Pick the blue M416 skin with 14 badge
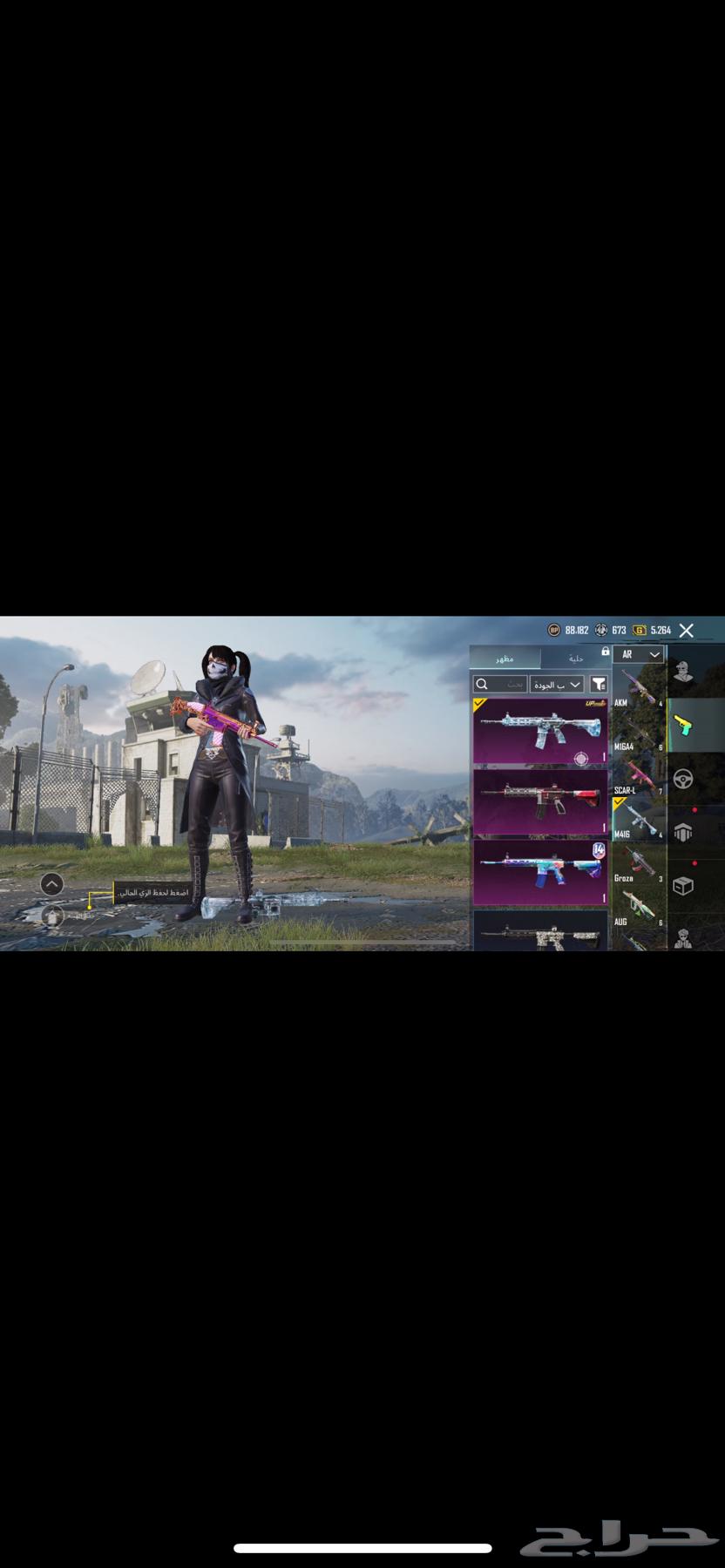 tap(540, 872)
